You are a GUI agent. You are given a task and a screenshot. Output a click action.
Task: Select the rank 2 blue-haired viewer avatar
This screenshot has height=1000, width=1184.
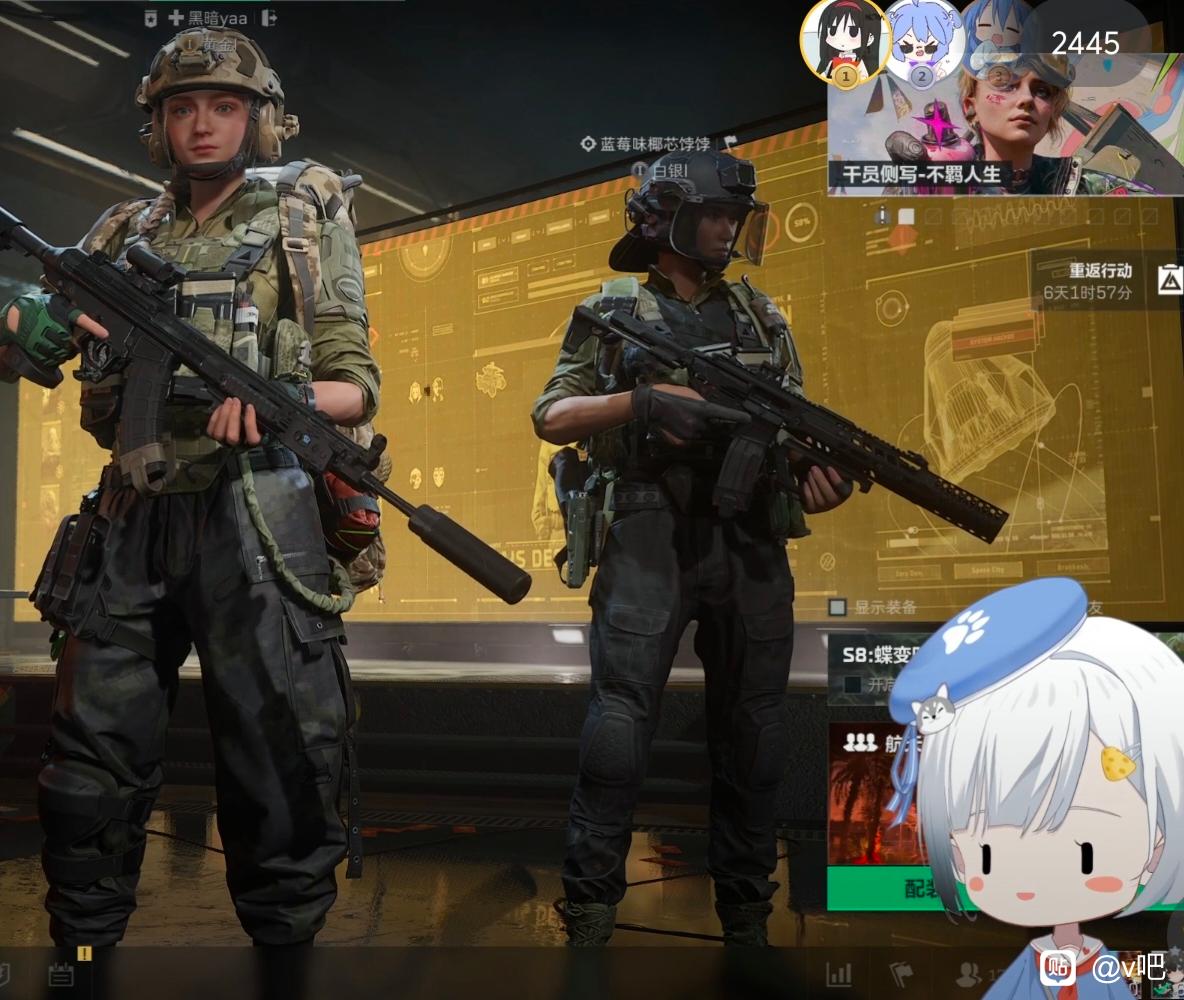[x=922, y=43]
